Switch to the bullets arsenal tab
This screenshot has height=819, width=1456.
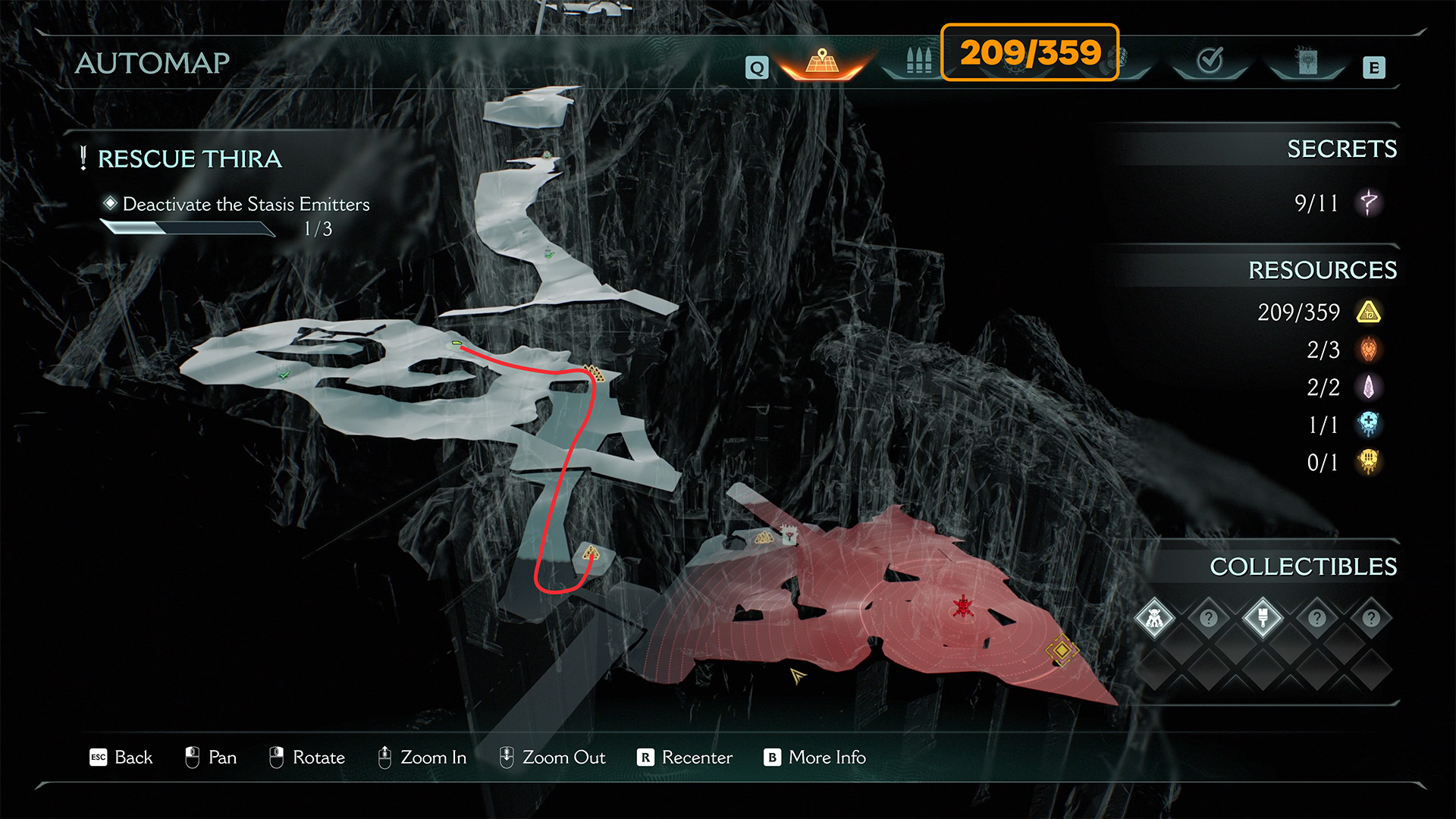click(918, 61)
